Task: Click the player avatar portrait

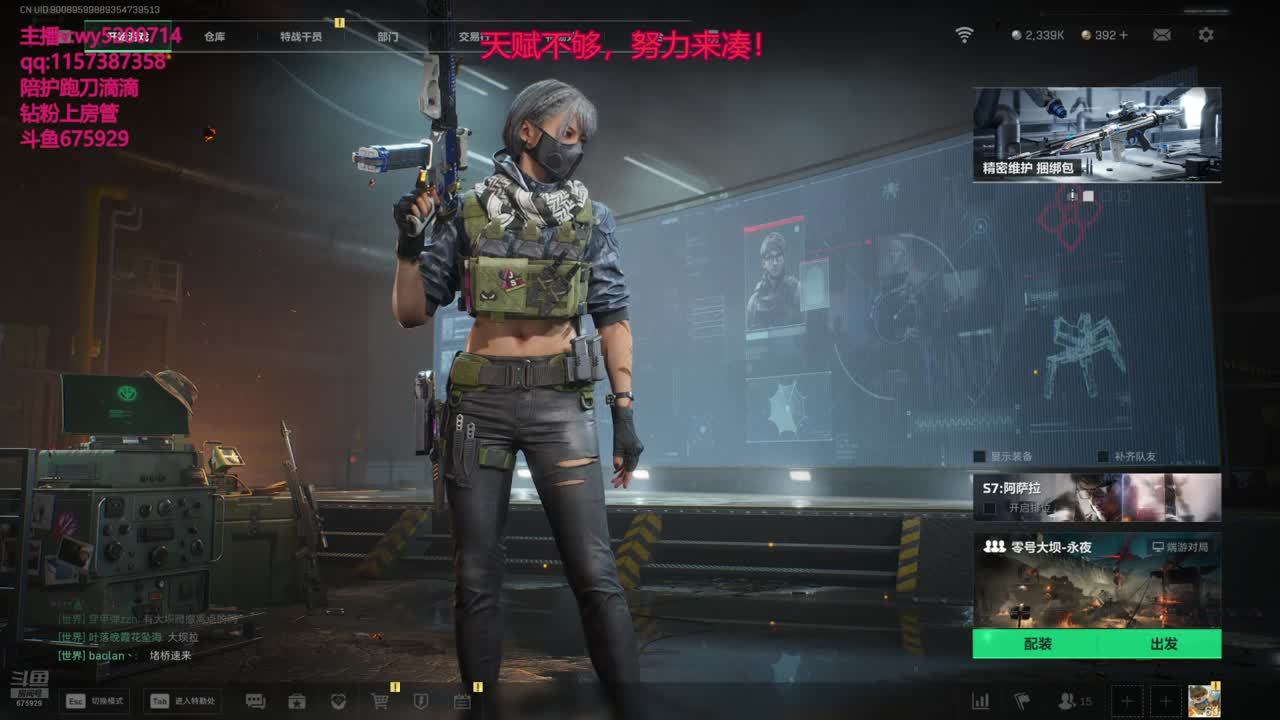Action: [1204, 700]
